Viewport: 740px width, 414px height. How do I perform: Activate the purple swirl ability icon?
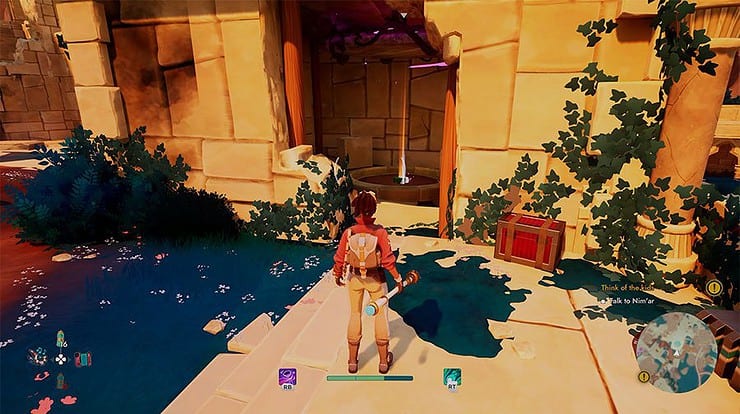[287, 376]
